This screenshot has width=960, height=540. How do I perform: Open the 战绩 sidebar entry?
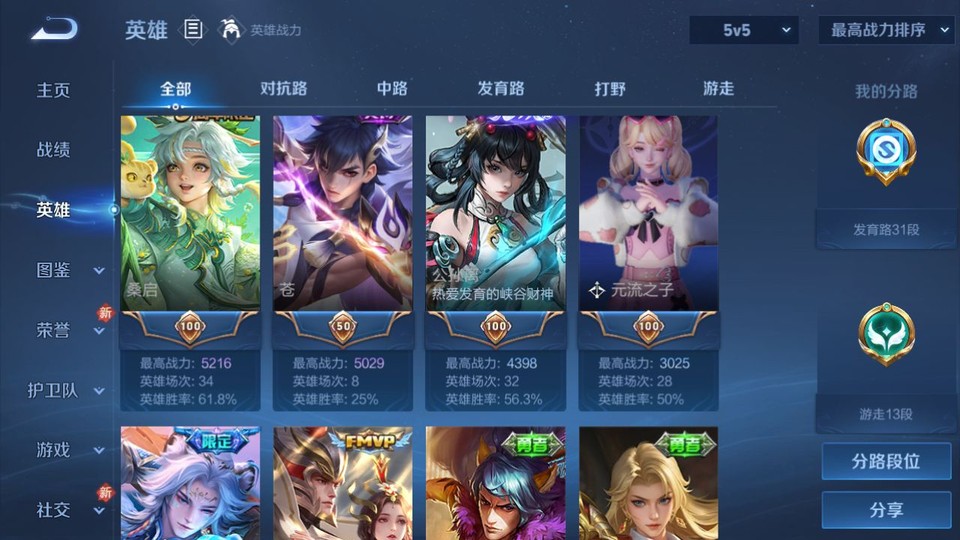54,150
